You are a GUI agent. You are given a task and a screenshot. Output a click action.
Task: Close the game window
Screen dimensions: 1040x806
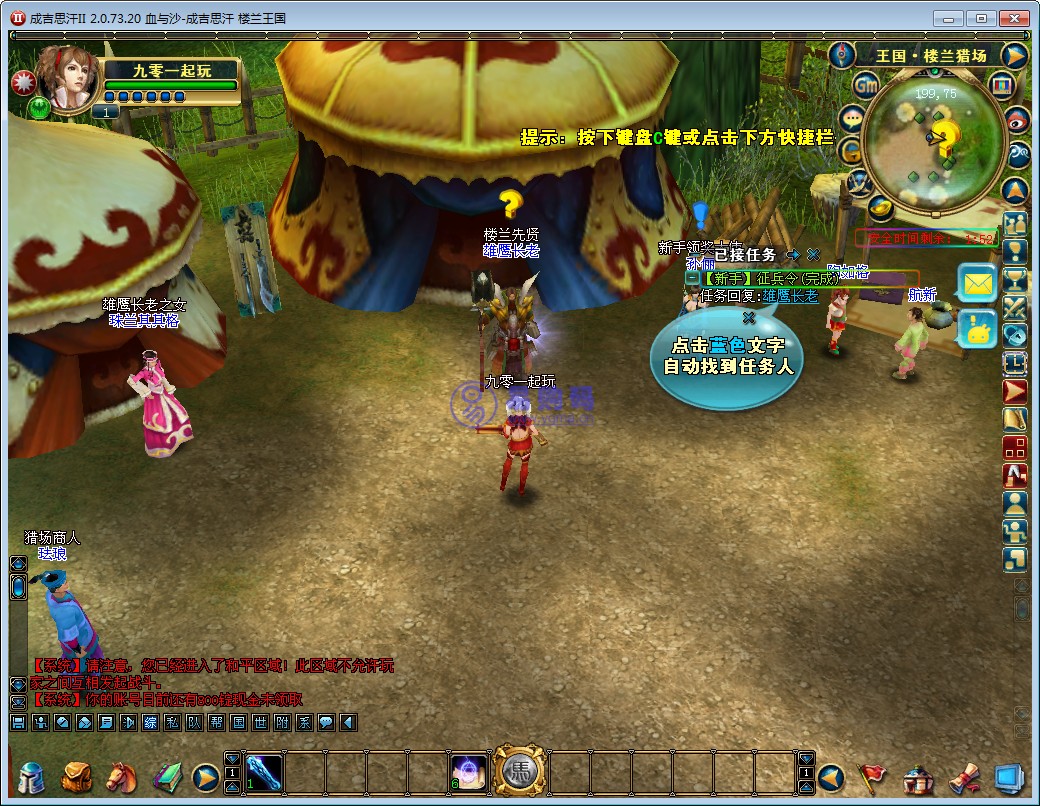click(x=1014, y=18)
